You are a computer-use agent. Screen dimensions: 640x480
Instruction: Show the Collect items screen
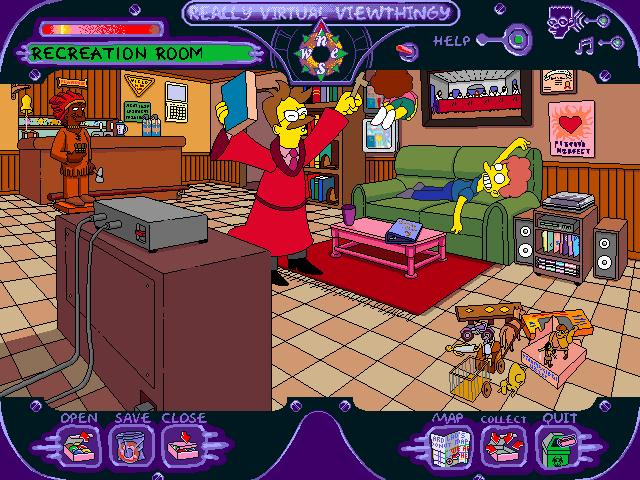coord(503,444)
